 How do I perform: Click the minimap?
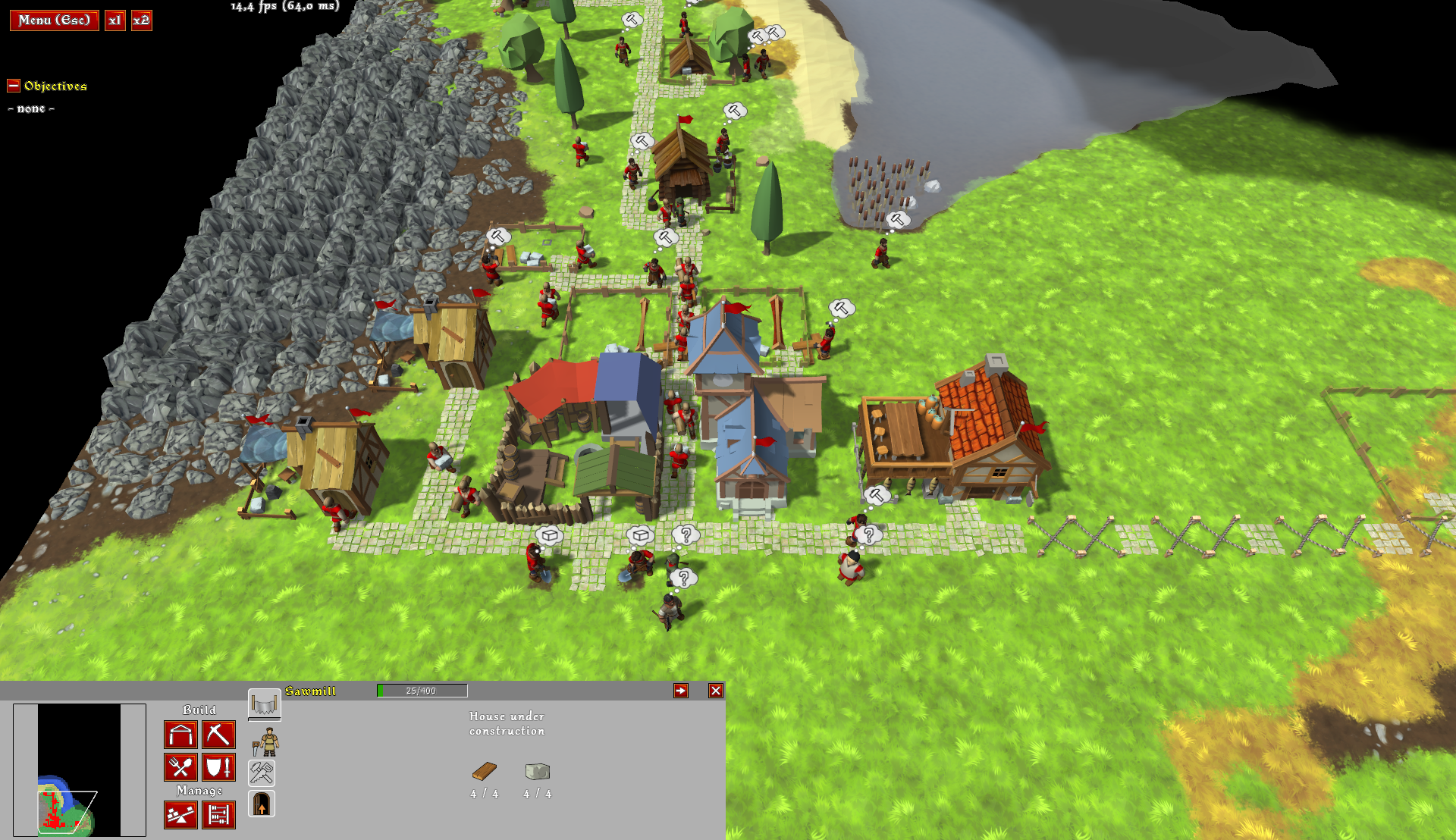coord(79,769)
